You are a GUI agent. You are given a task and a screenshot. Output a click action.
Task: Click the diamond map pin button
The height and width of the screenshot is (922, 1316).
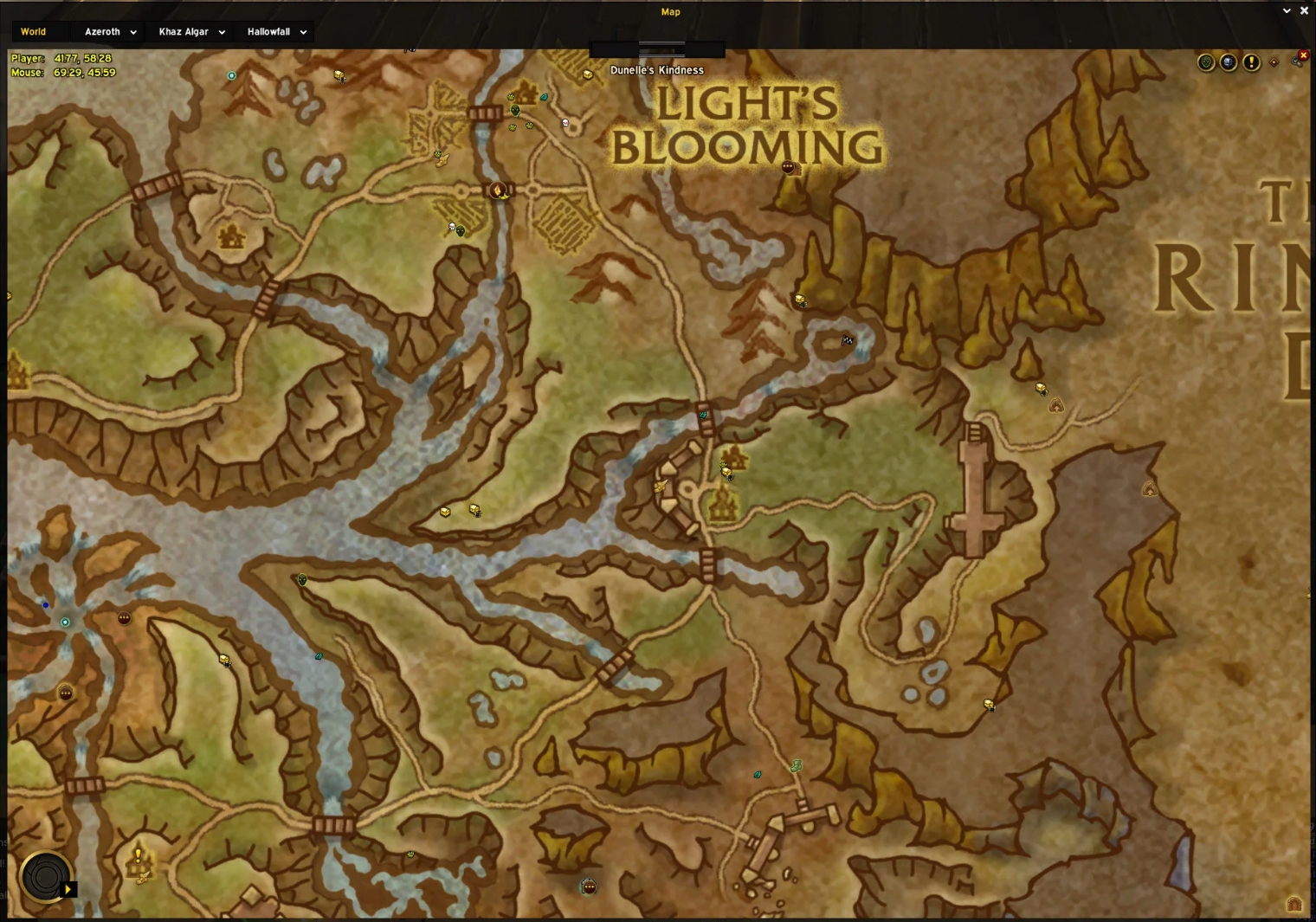(x=1274, y=62)
